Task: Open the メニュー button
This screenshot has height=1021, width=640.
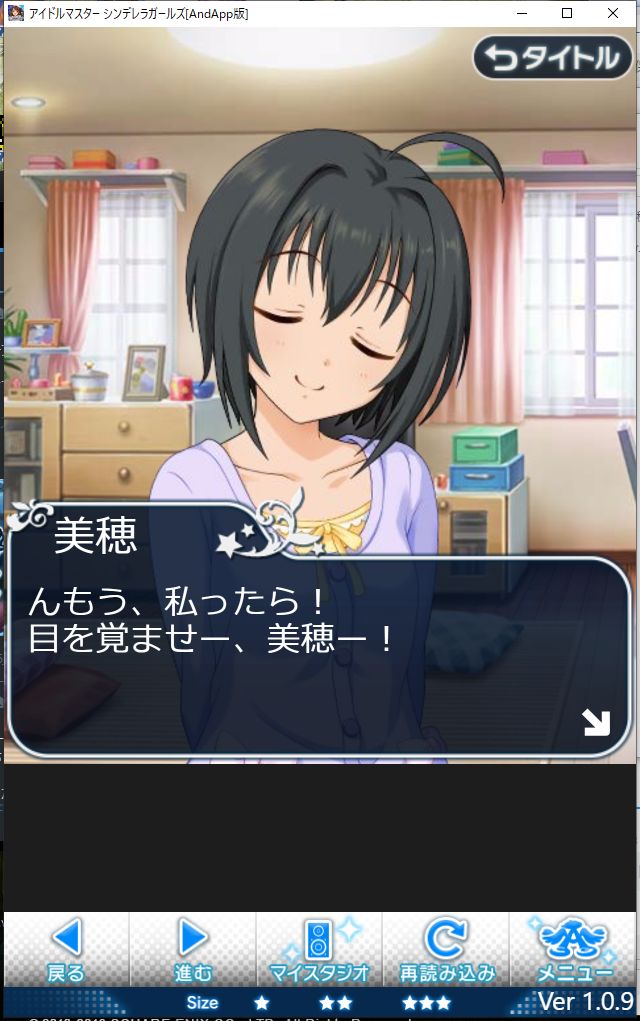Action: (x=574, y=949)
